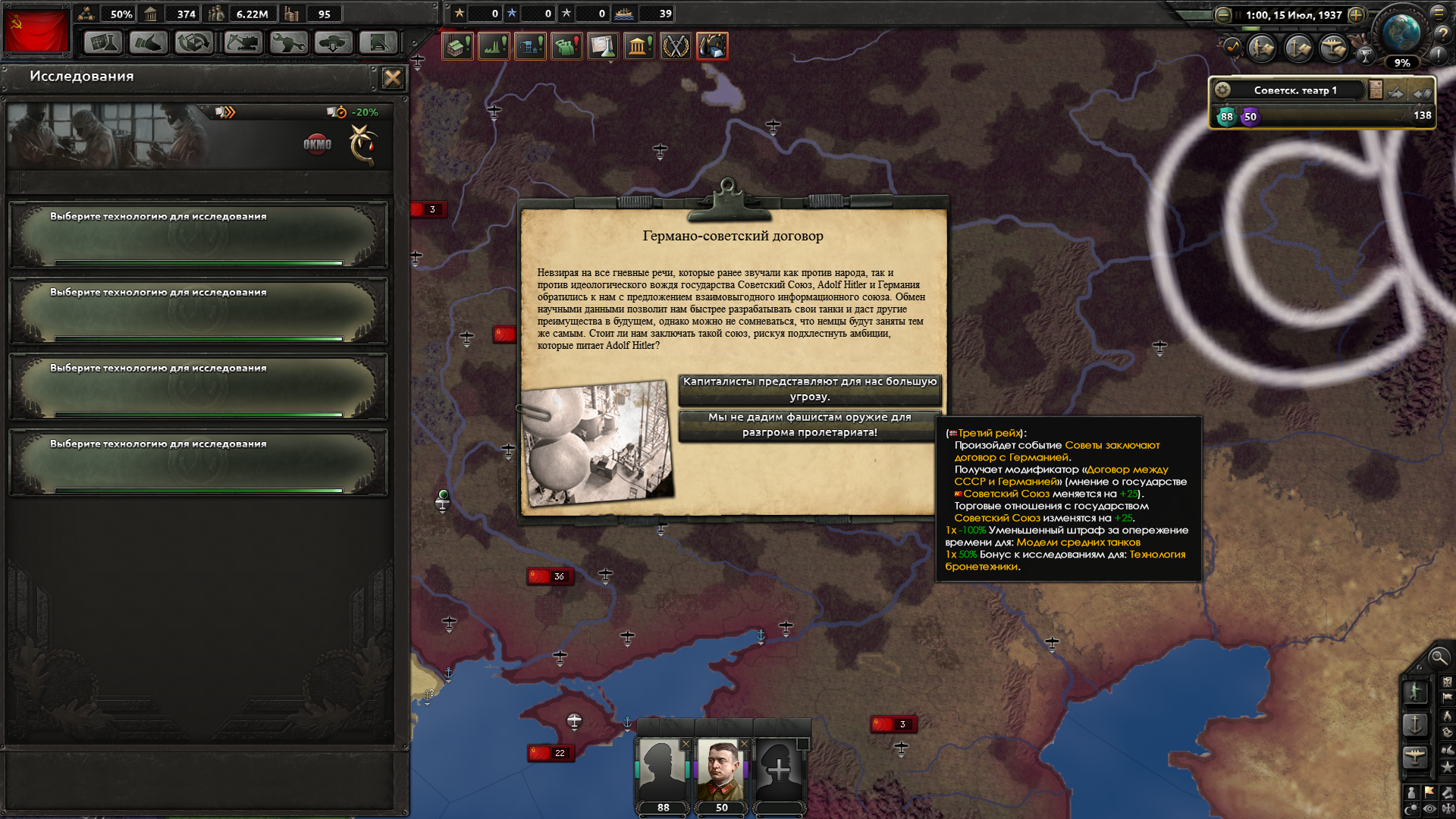Screen dimensions: 1456x819
Task: Open the trade menu (hand icon)
Action: [x=149, y=43]
